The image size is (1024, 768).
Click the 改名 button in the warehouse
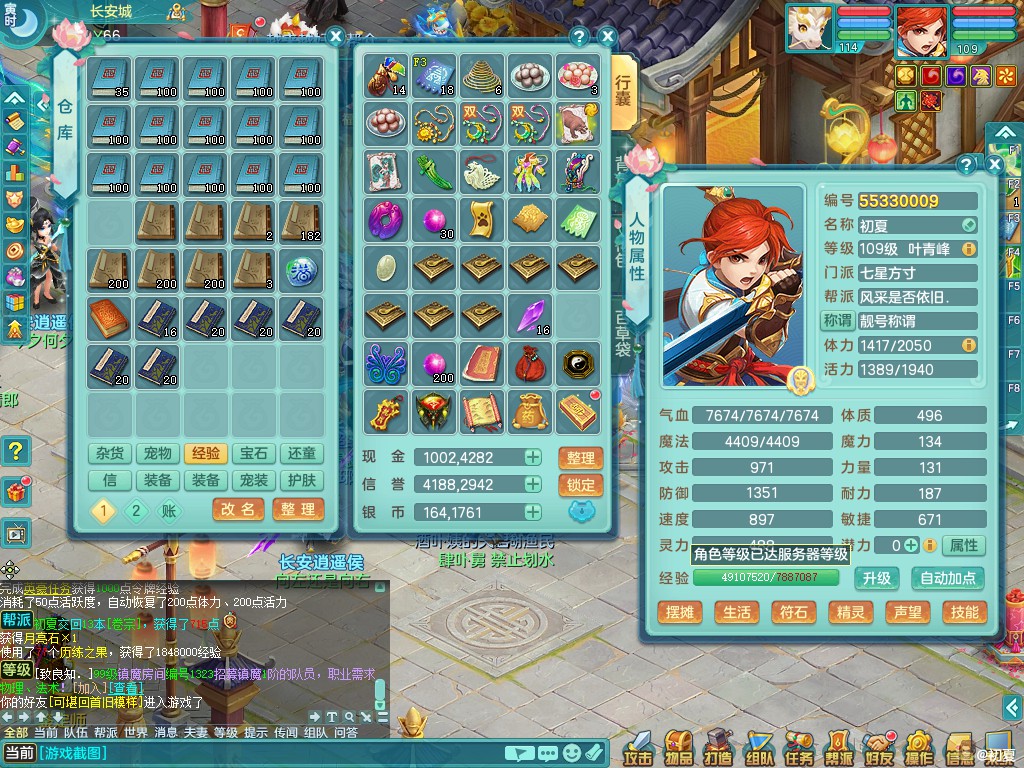click(x=238, y=510)
